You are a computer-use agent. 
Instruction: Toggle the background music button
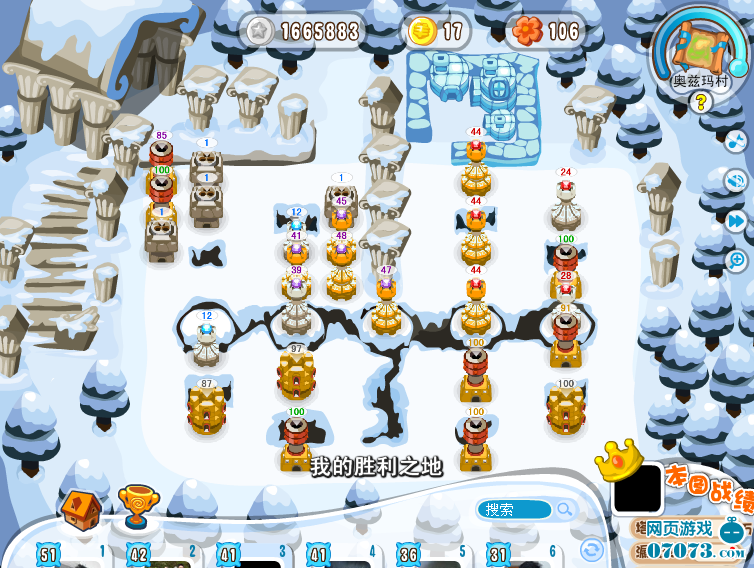pyautogui.click(x=736, y=142)
